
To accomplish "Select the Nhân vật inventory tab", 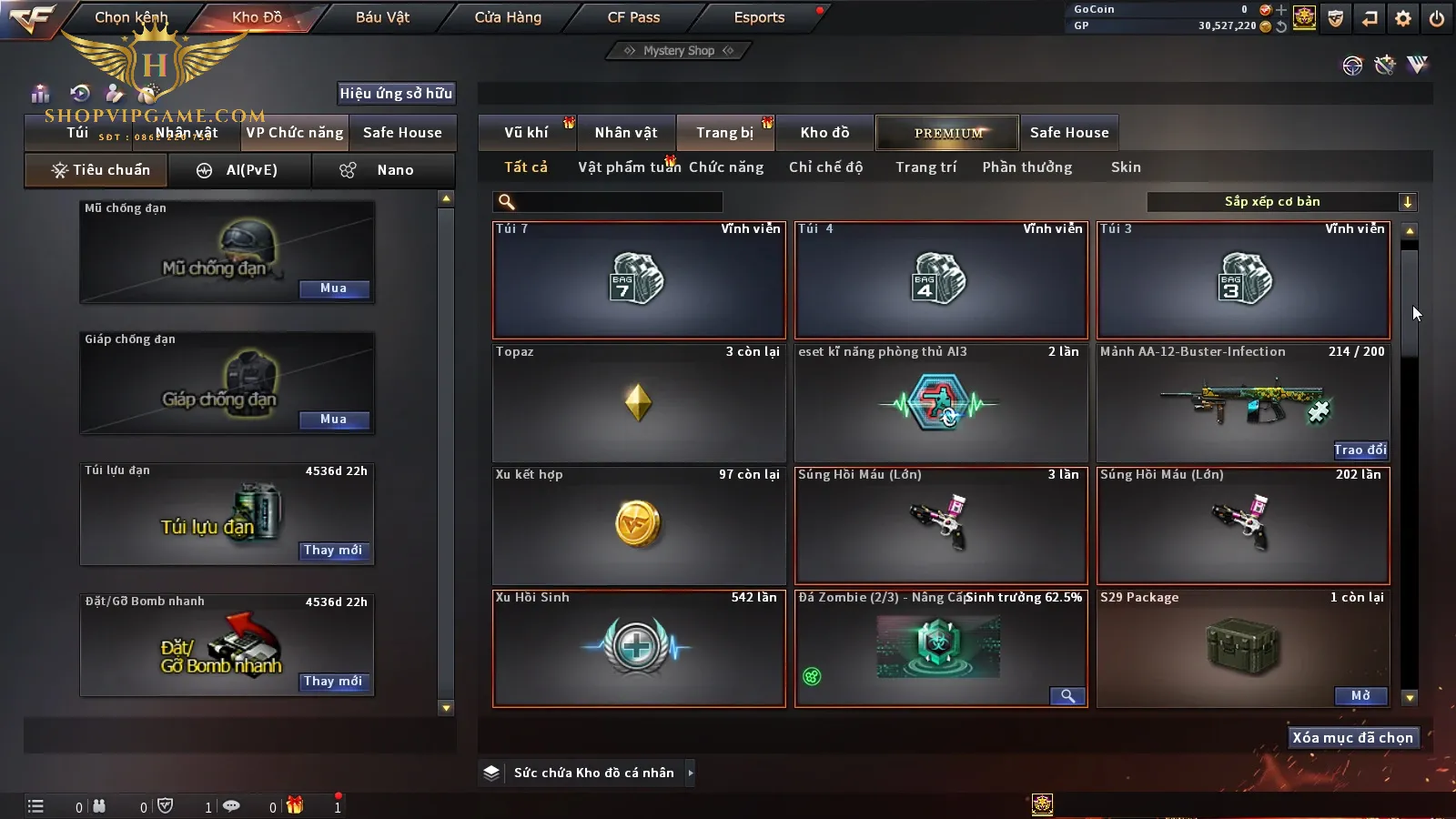I will 626,133.
